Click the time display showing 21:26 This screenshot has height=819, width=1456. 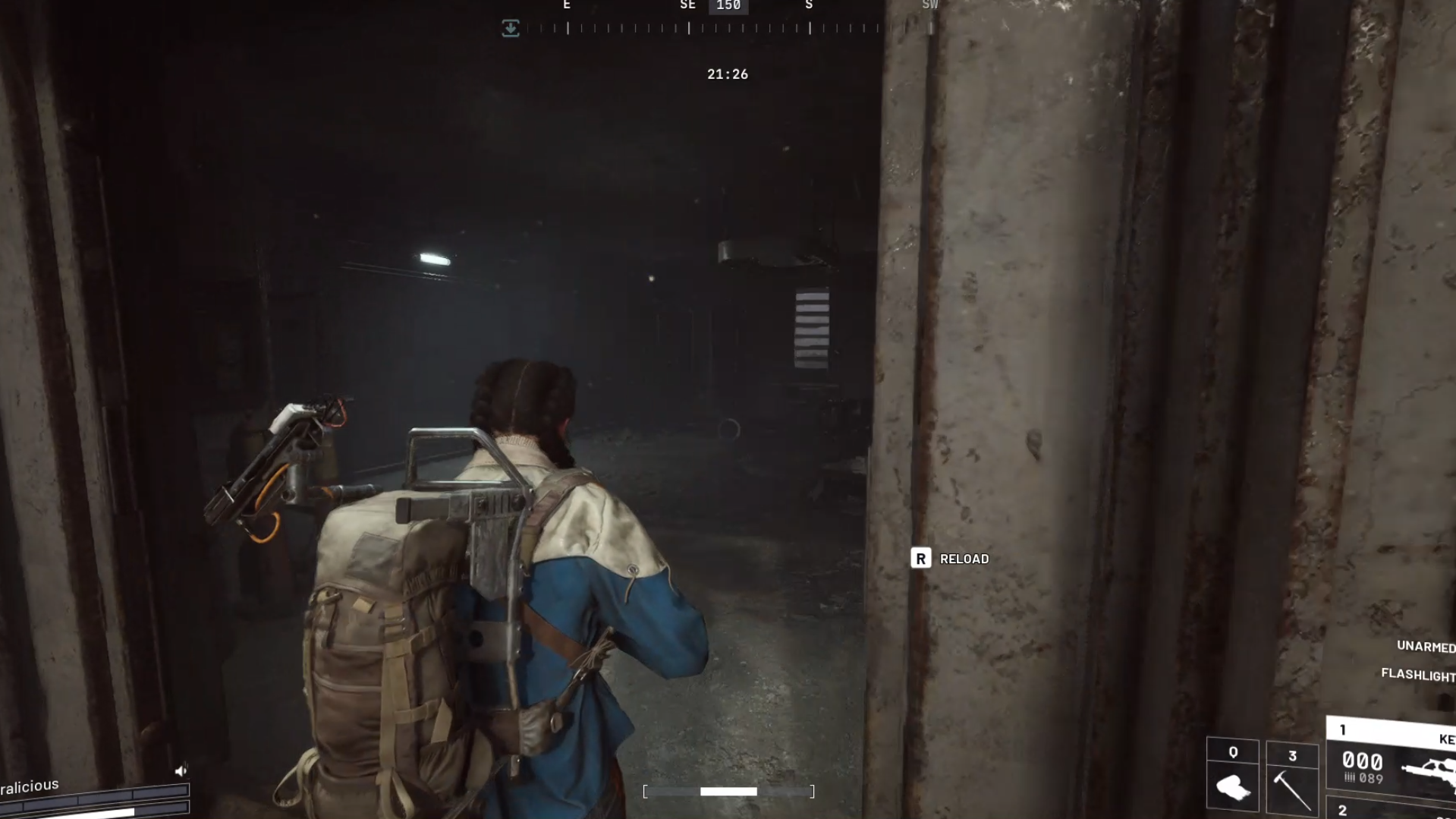[728, 74]
